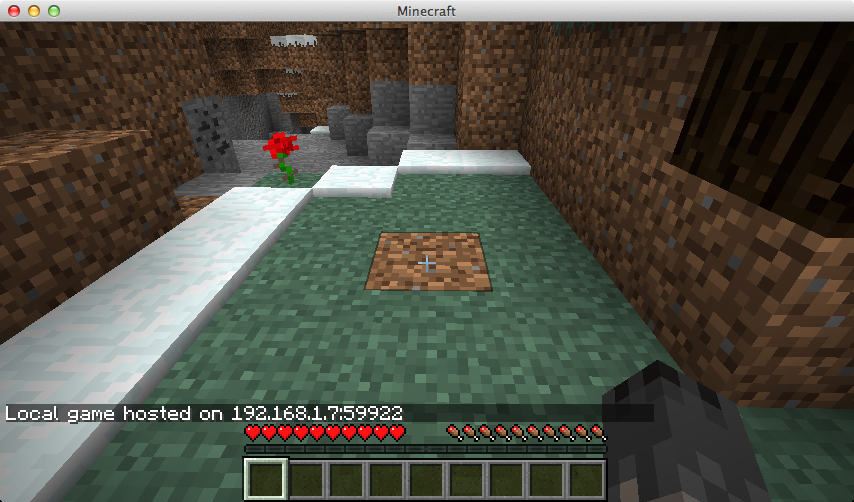Minimize the Minecraft window
The height and width of the screenshot is (502, 854).
33,10
